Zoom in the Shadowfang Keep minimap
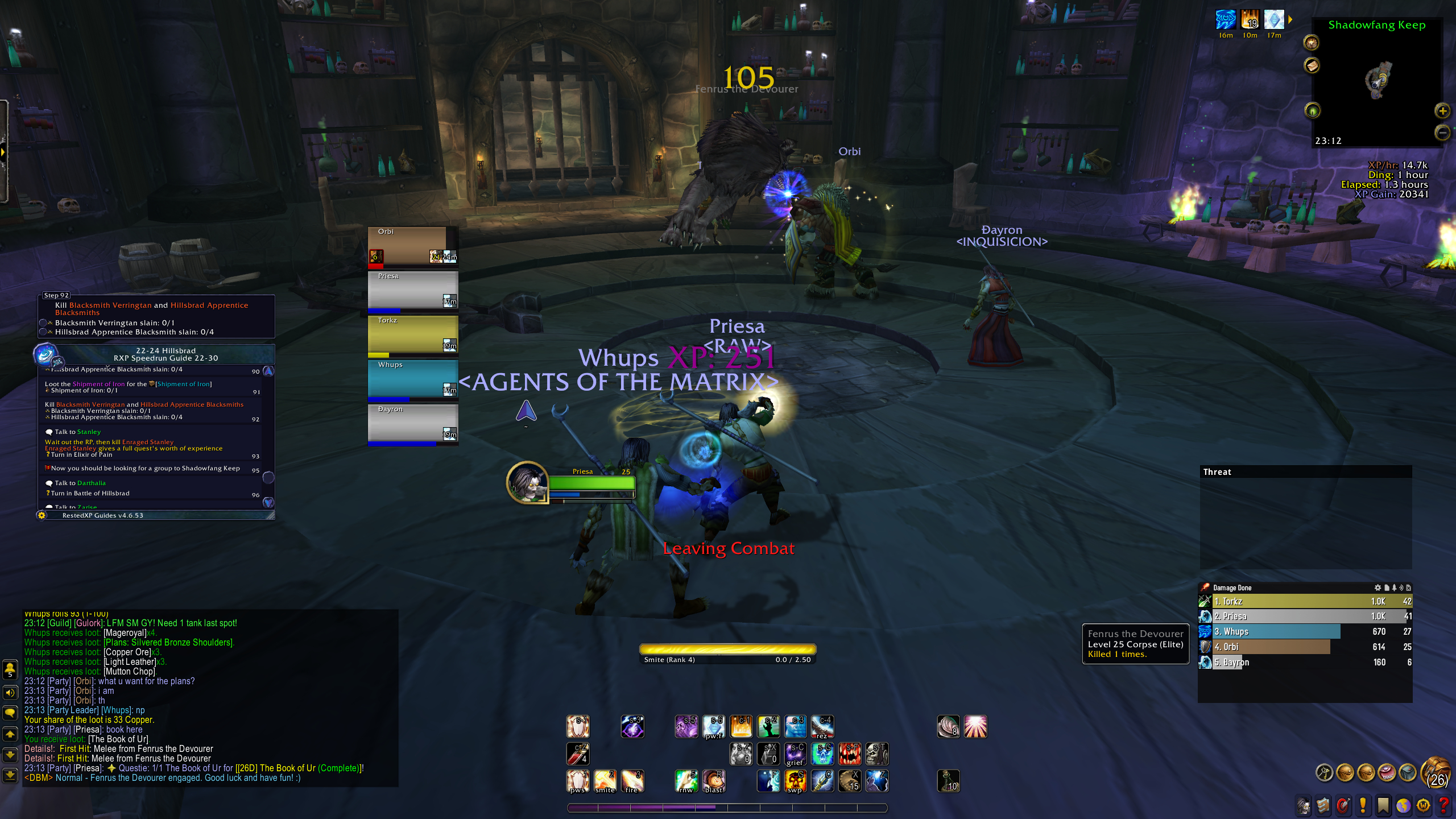The width and height of the screenshot is (1456, 819). tap(1442, 111)
